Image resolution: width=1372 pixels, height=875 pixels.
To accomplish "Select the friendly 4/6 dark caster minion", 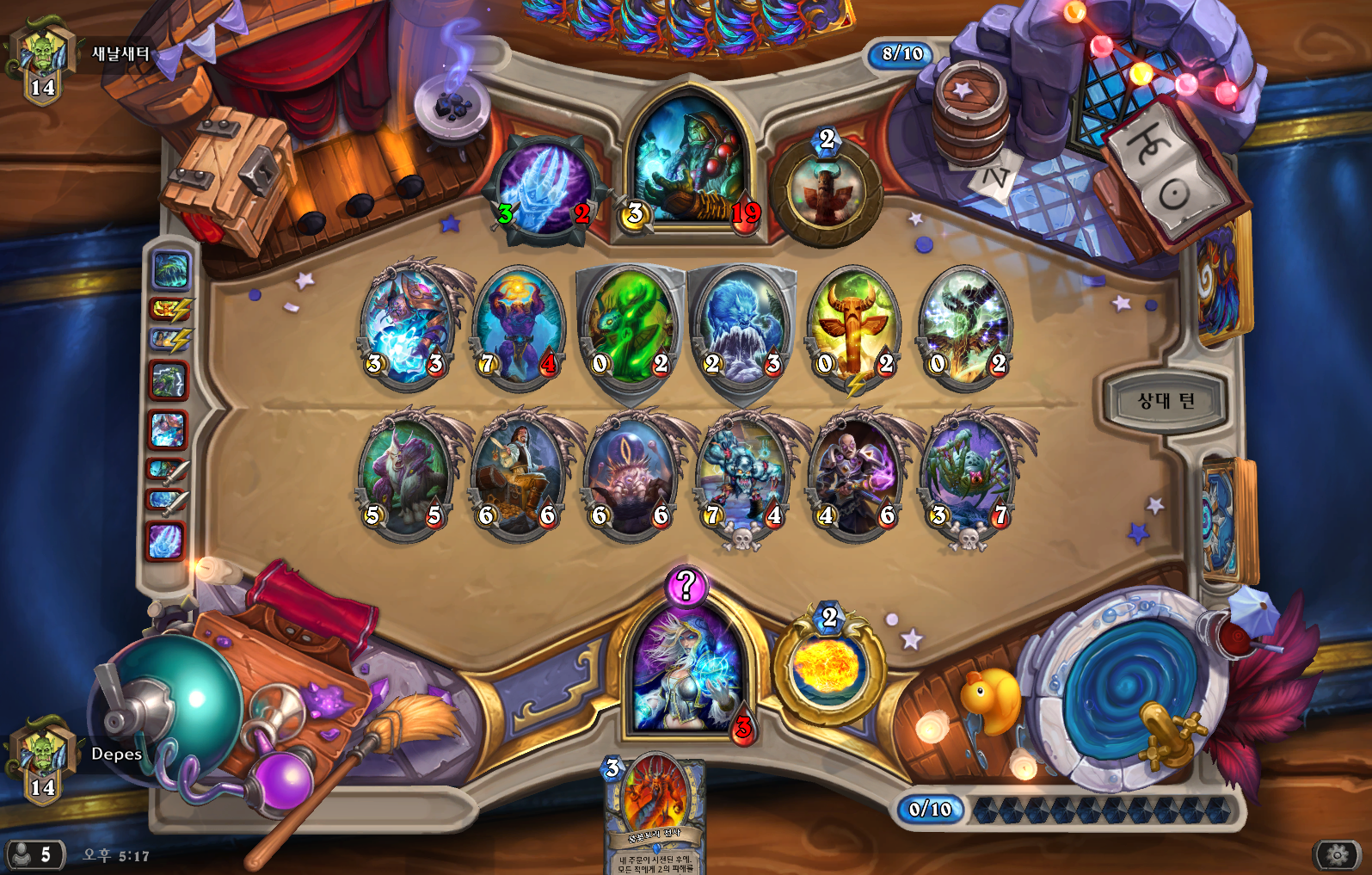I will [856, 475].
